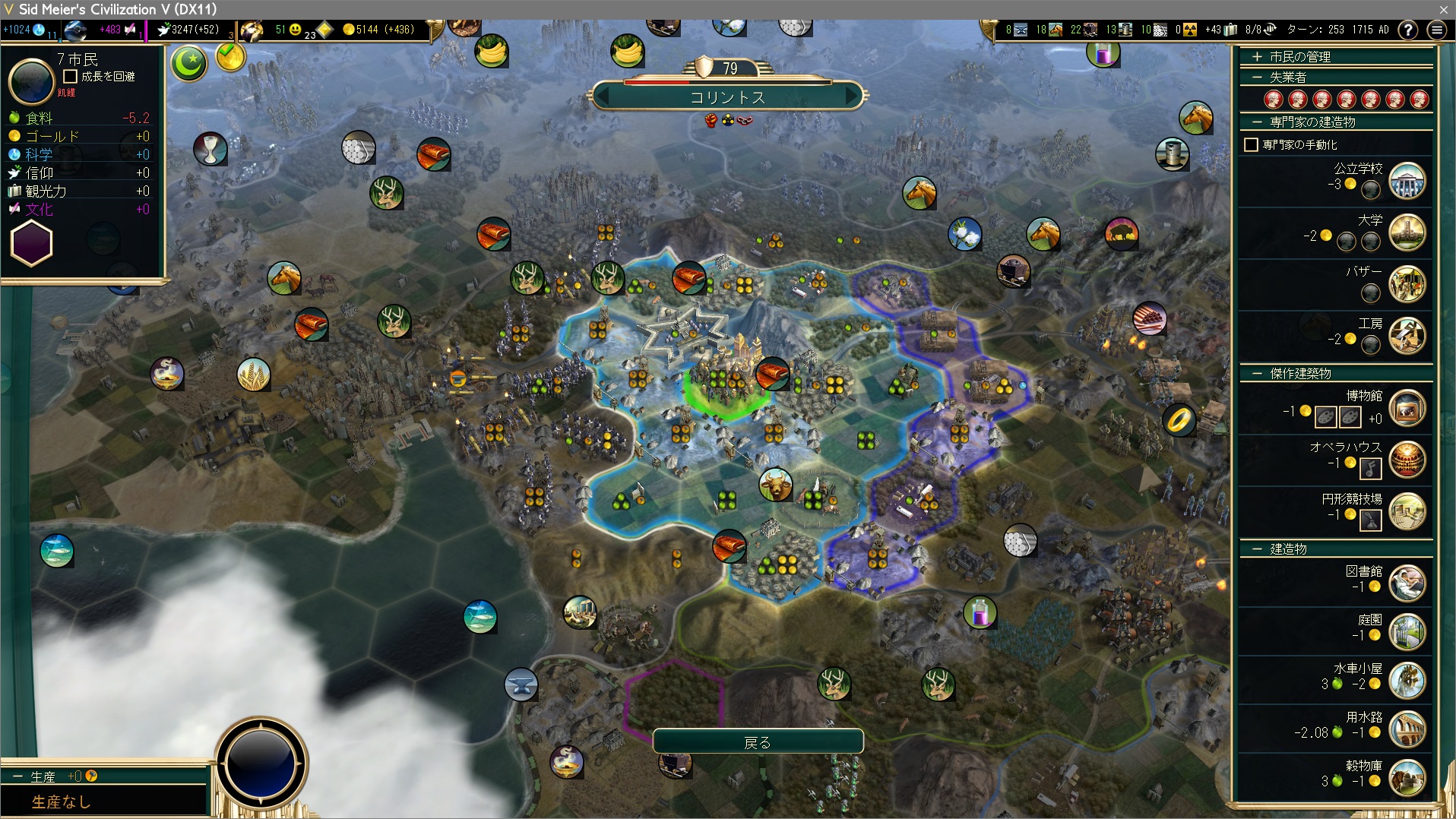Image resolution: width=1456 pixels, height=819 pixels.
Task: Go to the previous city with left arrow
Action: point(603,97)
